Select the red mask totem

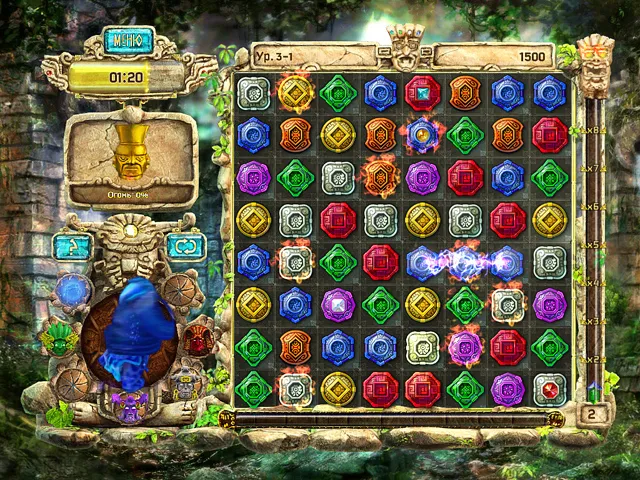point(198,340)
